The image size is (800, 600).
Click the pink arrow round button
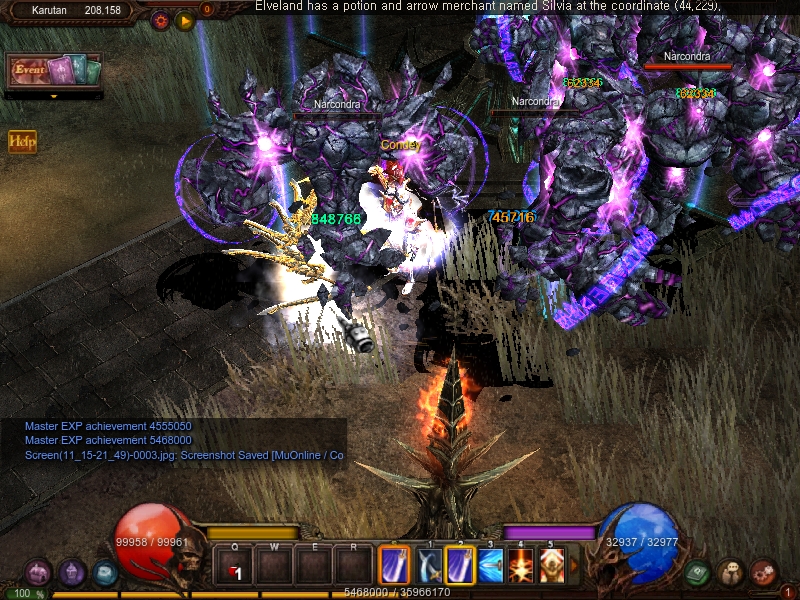pyautogui.click(x=38, y=573)
